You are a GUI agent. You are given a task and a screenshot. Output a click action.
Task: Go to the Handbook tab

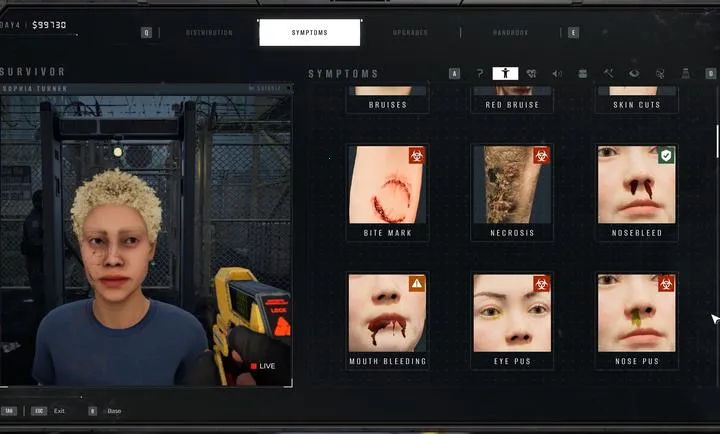point(510,32)
